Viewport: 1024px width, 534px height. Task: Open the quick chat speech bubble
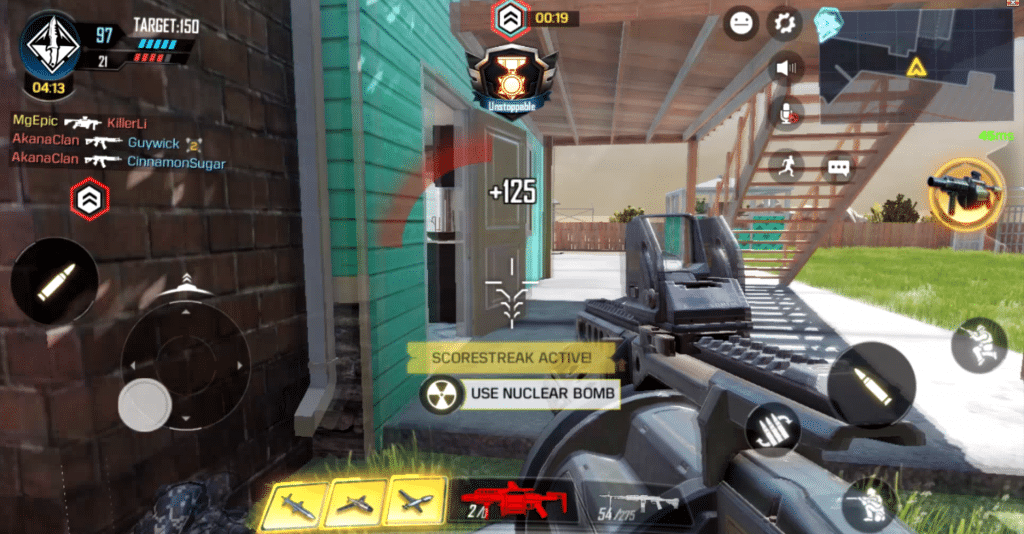(x=838, y=167)
